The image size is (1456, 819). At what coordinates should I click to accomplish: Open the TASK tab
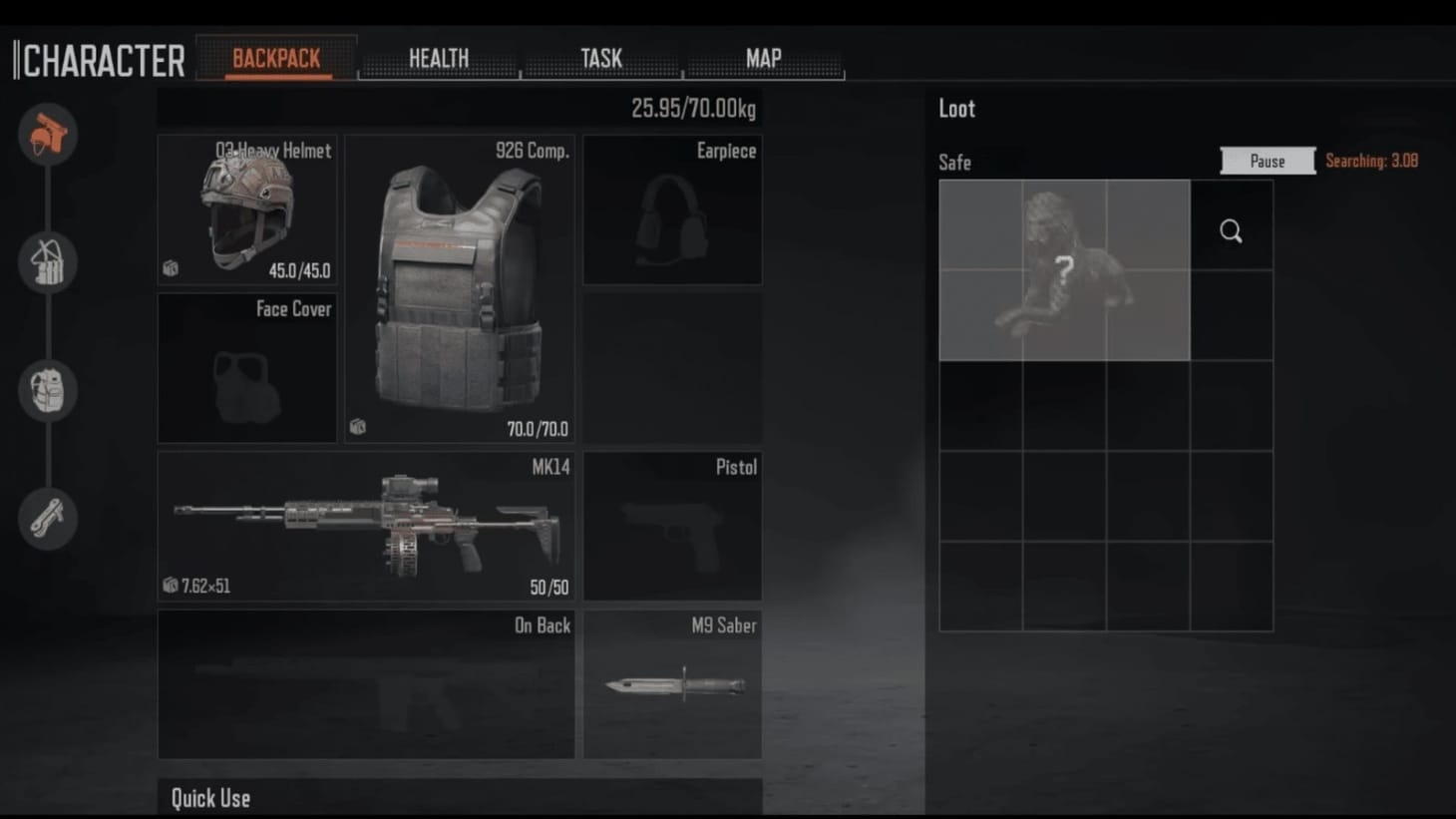tap(601, 59)
